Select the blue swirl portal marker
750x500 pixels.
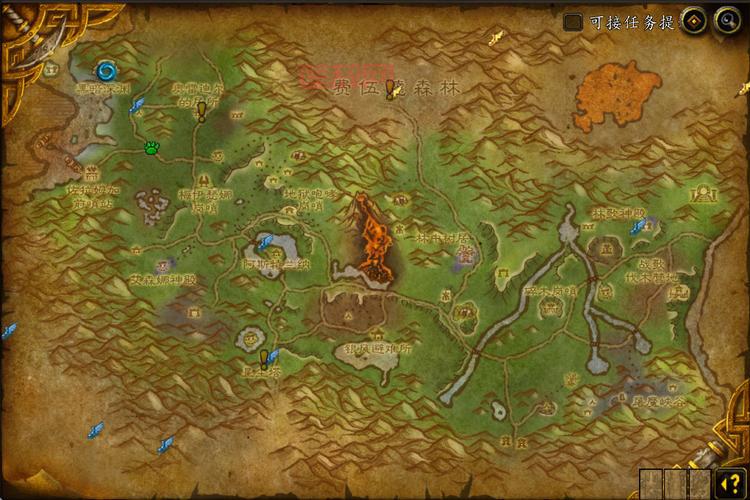[x=106, y=70]
